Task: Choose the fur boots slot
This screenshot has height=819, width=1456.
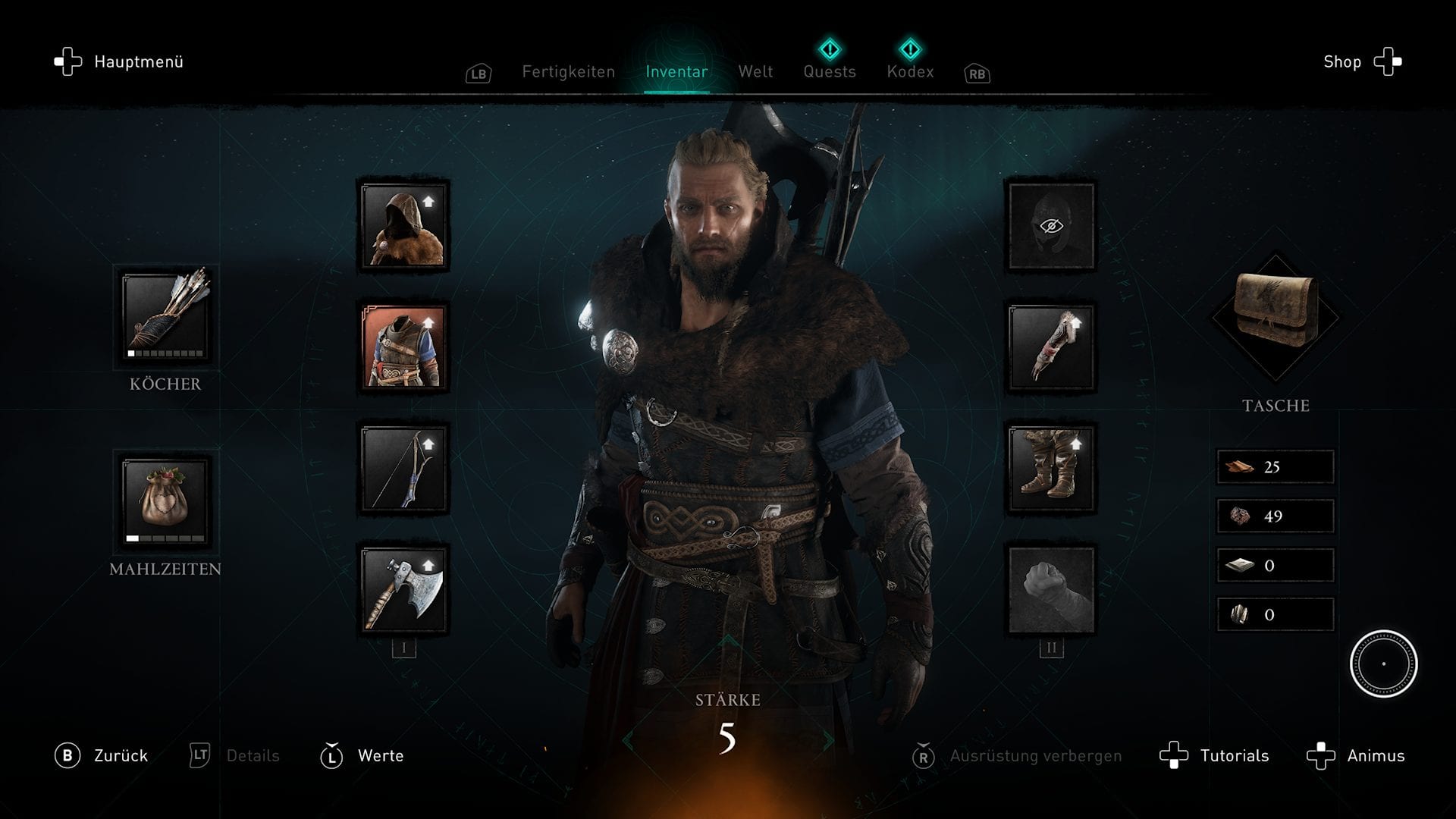Action: click(1051, 469)
